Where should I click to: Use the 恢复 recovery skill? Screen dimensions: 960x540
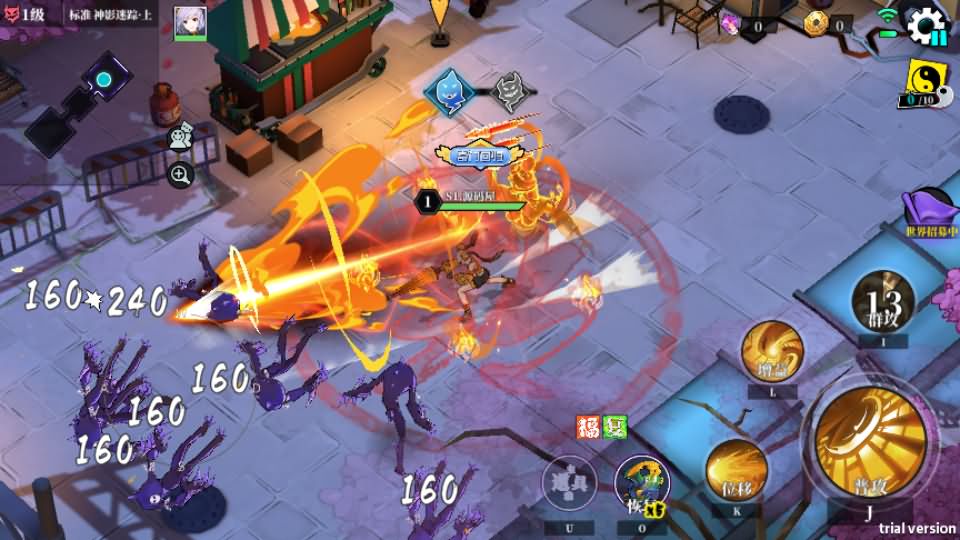642,485
